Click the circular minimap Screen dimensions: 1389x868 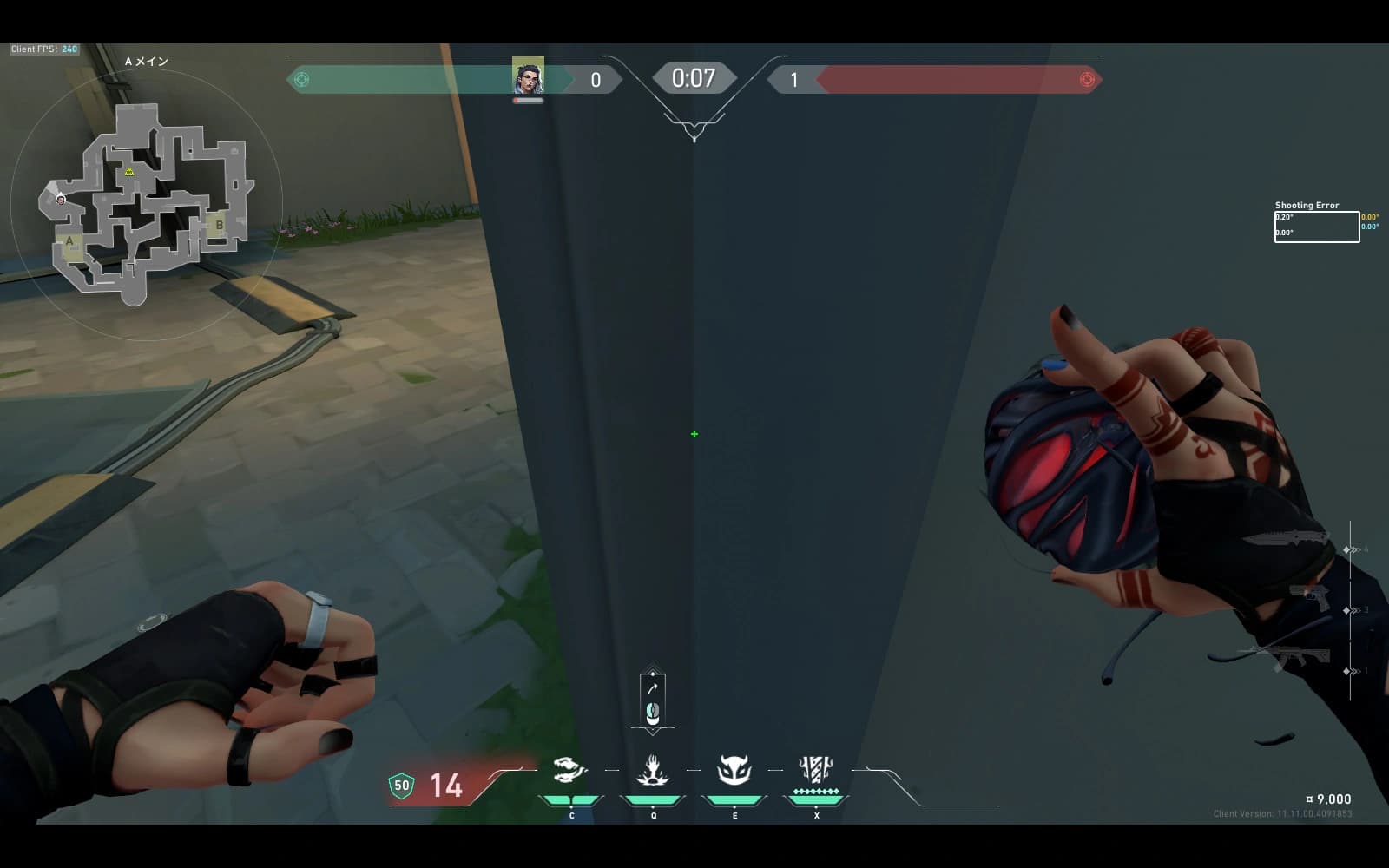pos(146,205)
